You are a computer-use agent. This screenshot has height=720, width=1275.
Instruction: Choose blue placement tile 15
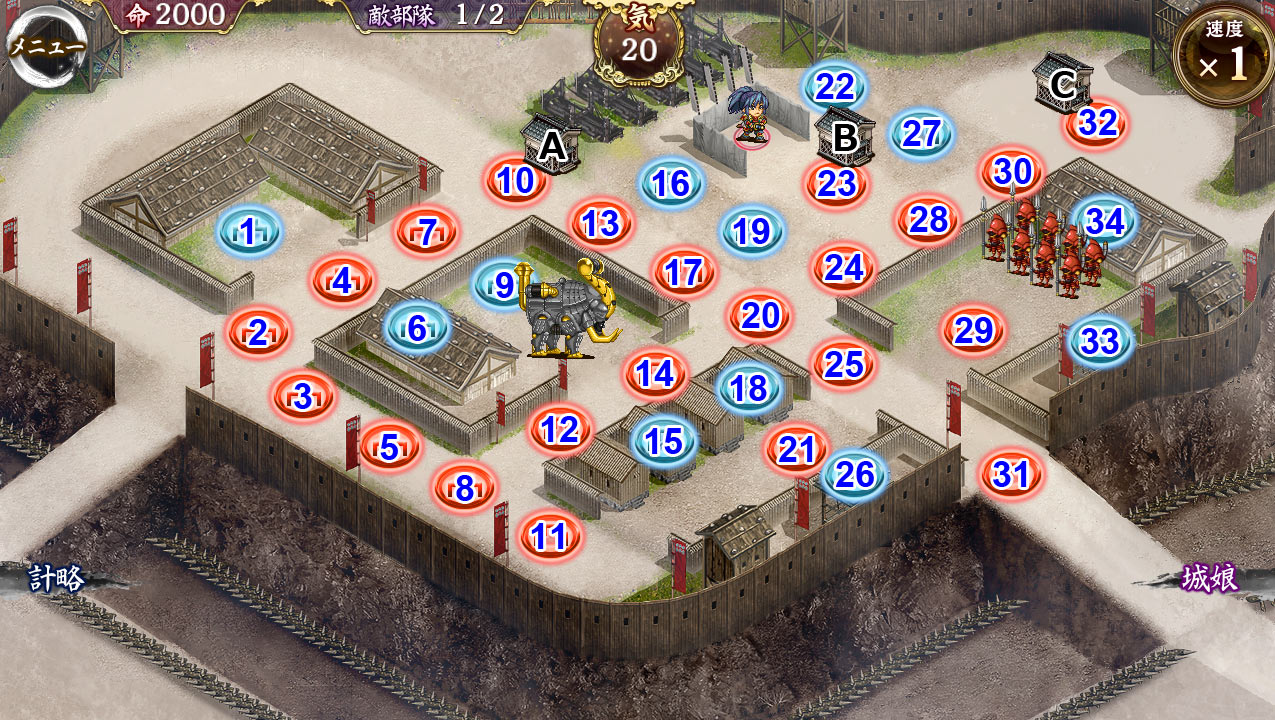click(664, 441)
